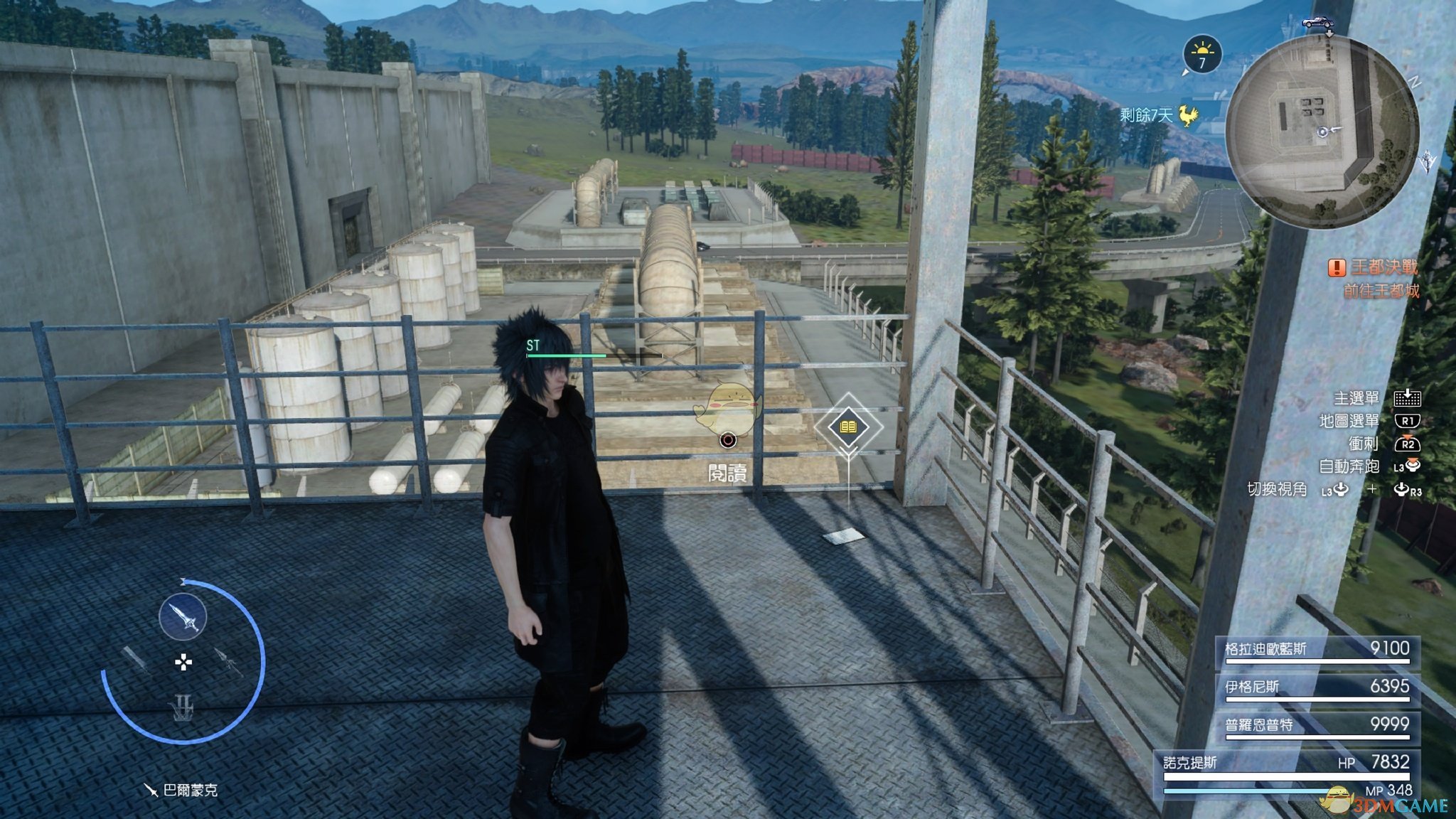
Task: Click the sun day-counter icon
Action: [1202, 54]
